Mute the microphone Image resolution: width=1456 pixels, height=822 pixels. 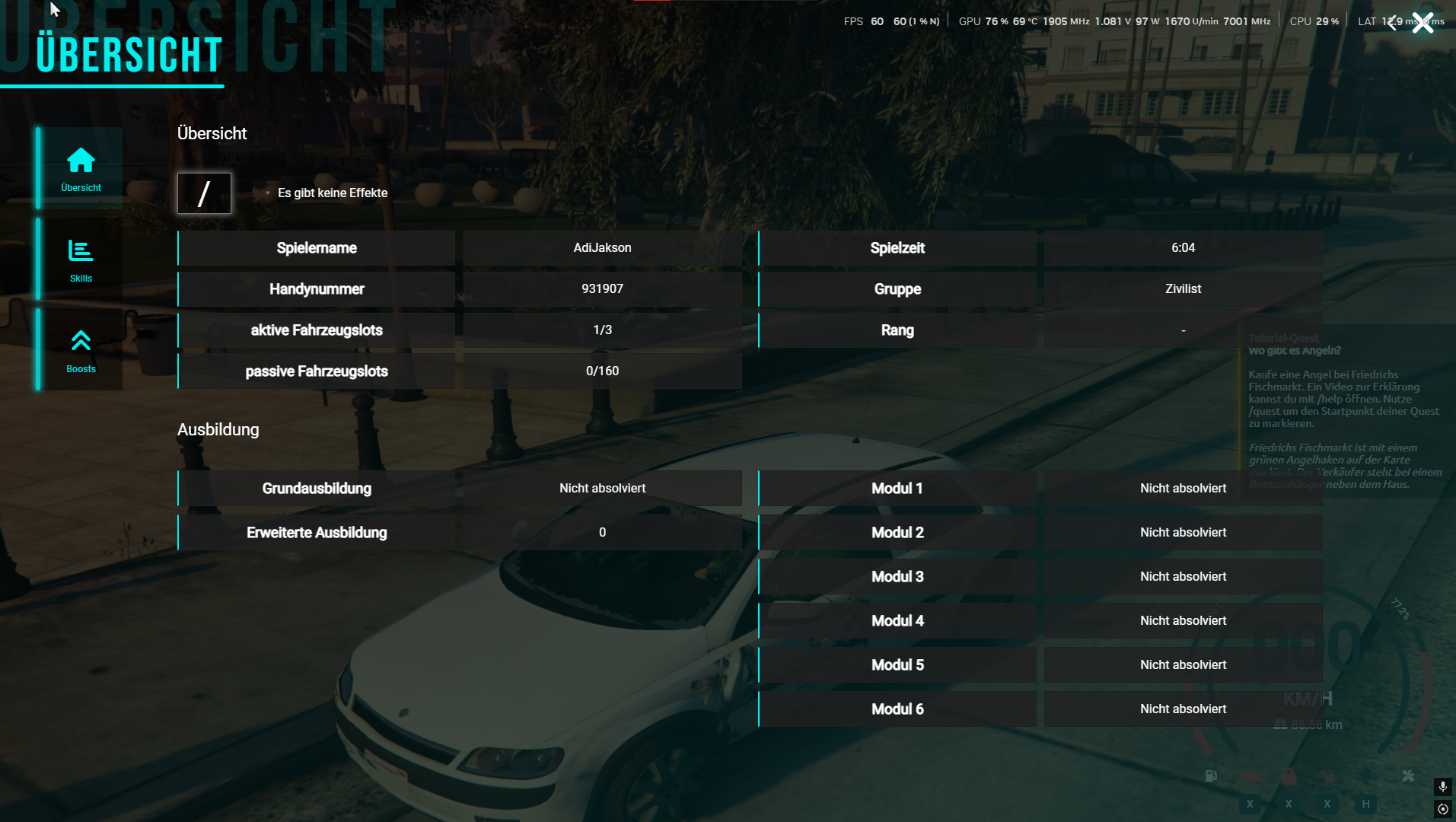click(1443, 787)
